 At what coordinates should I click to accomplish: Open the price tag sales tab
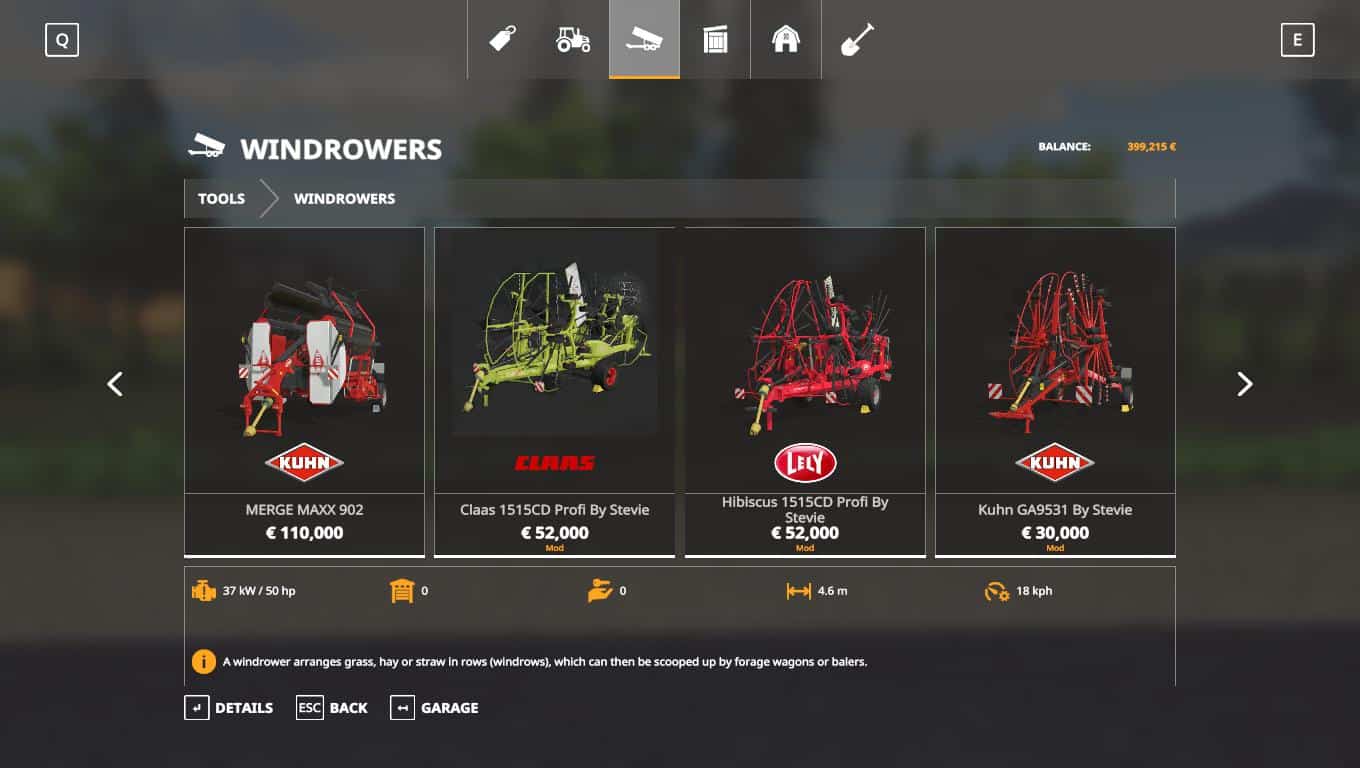[x=503, y=40]
